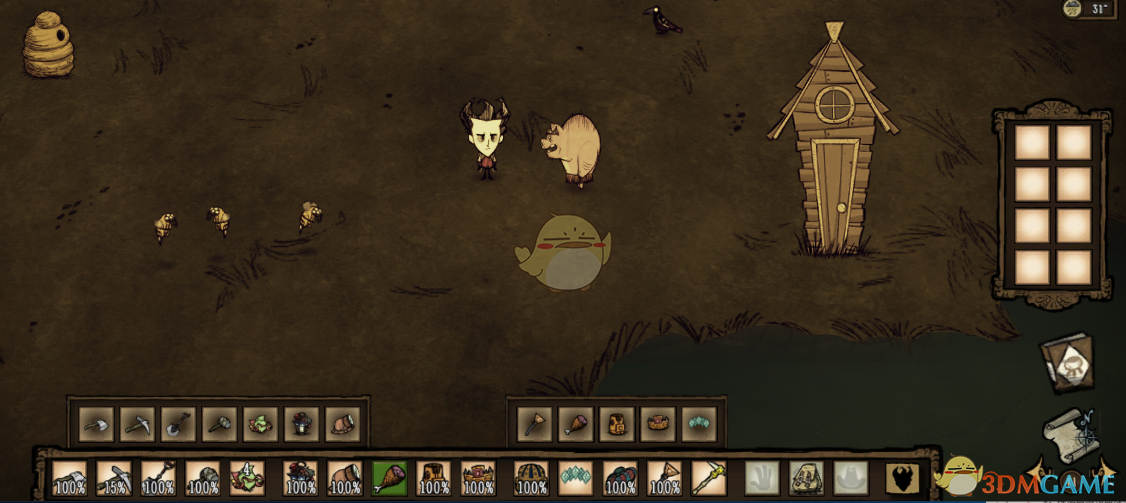Select the hammer with 100% durability
The height and width of the screenshot is (503, 1126).
[202, 478]
